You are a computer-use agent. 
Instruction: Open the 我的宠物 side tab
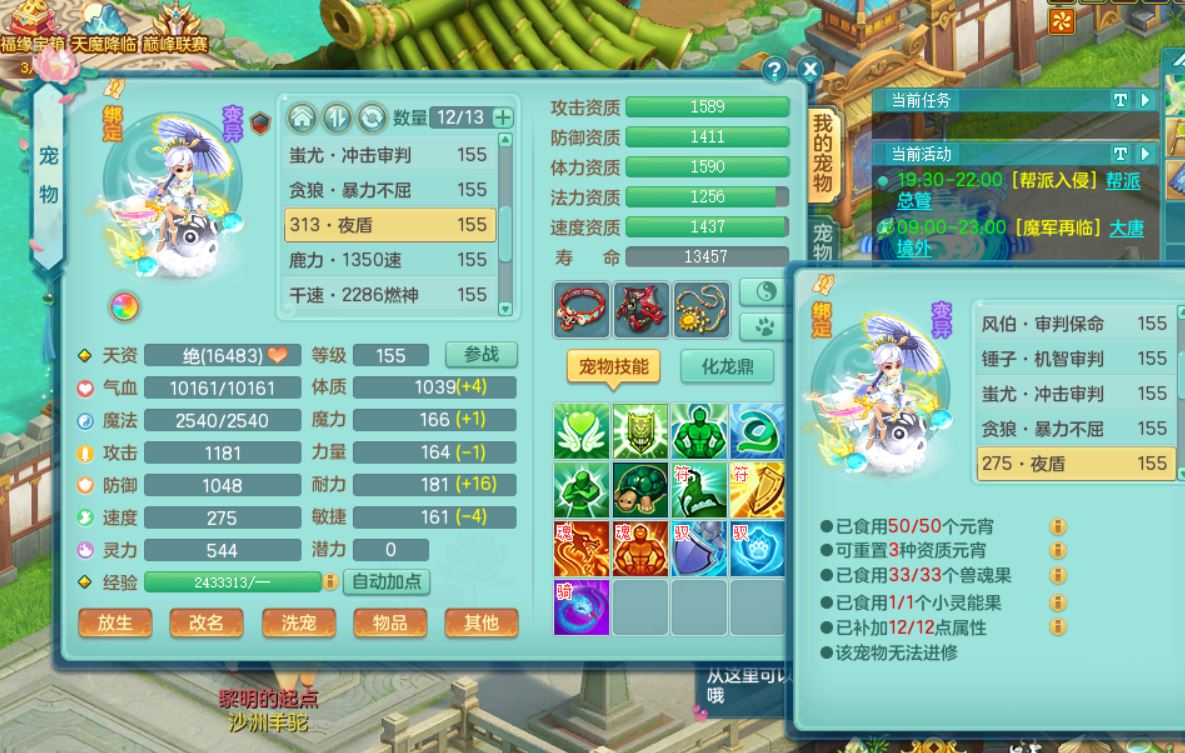point(822,153)
